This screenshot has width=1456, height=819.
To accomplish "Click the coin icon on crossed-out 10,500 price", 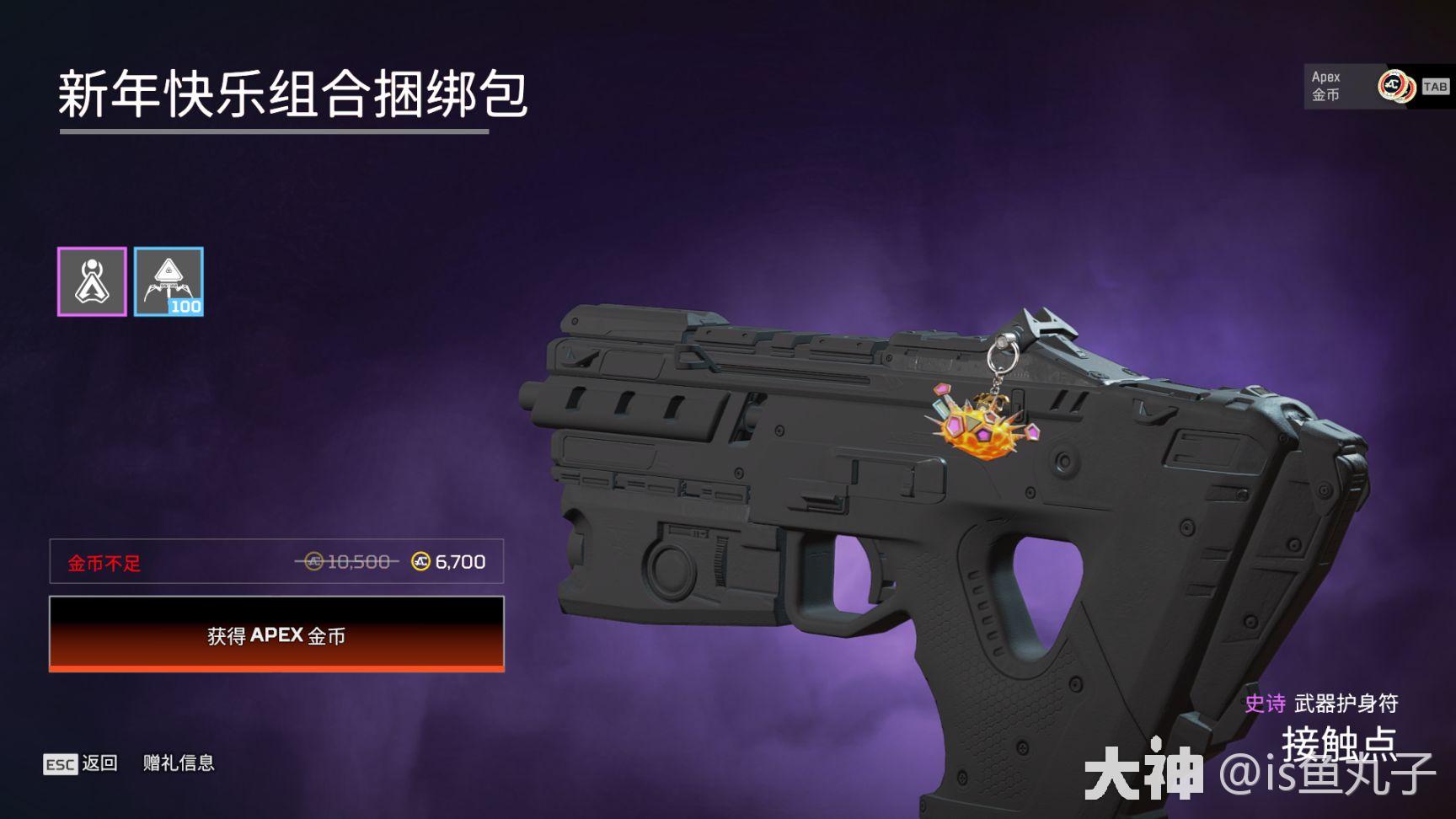I will click(x=313, y=561).
